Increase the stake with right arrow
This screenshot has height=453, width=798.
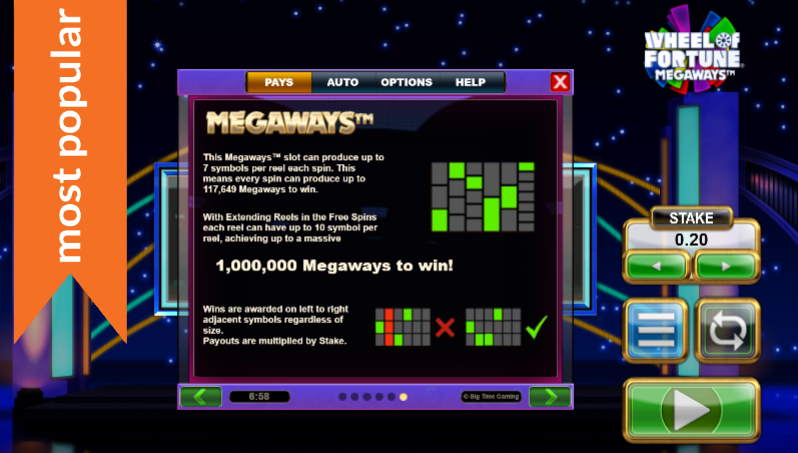click(726, 267)
